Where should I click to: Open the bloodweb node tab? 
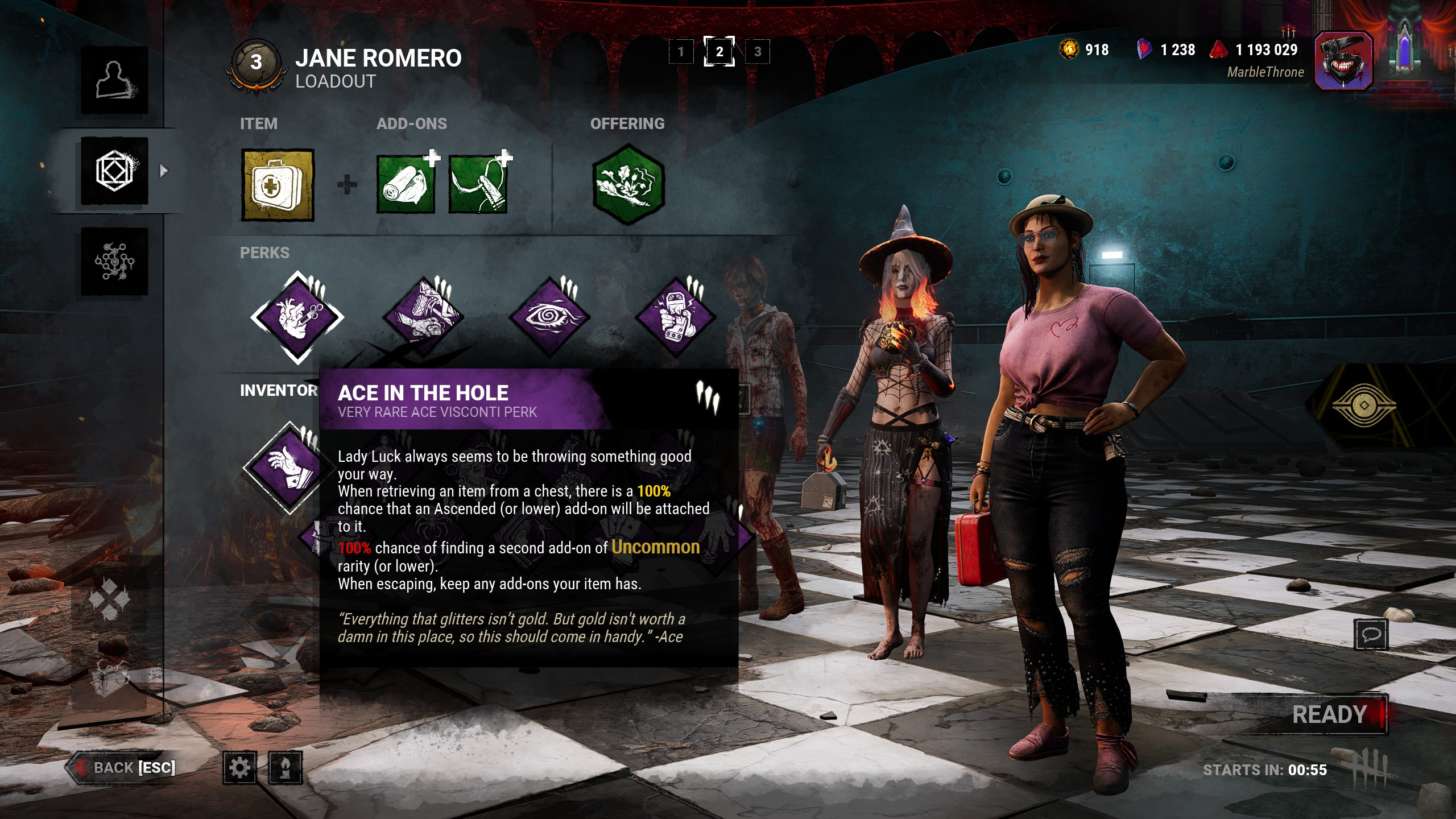click(114, 262)
